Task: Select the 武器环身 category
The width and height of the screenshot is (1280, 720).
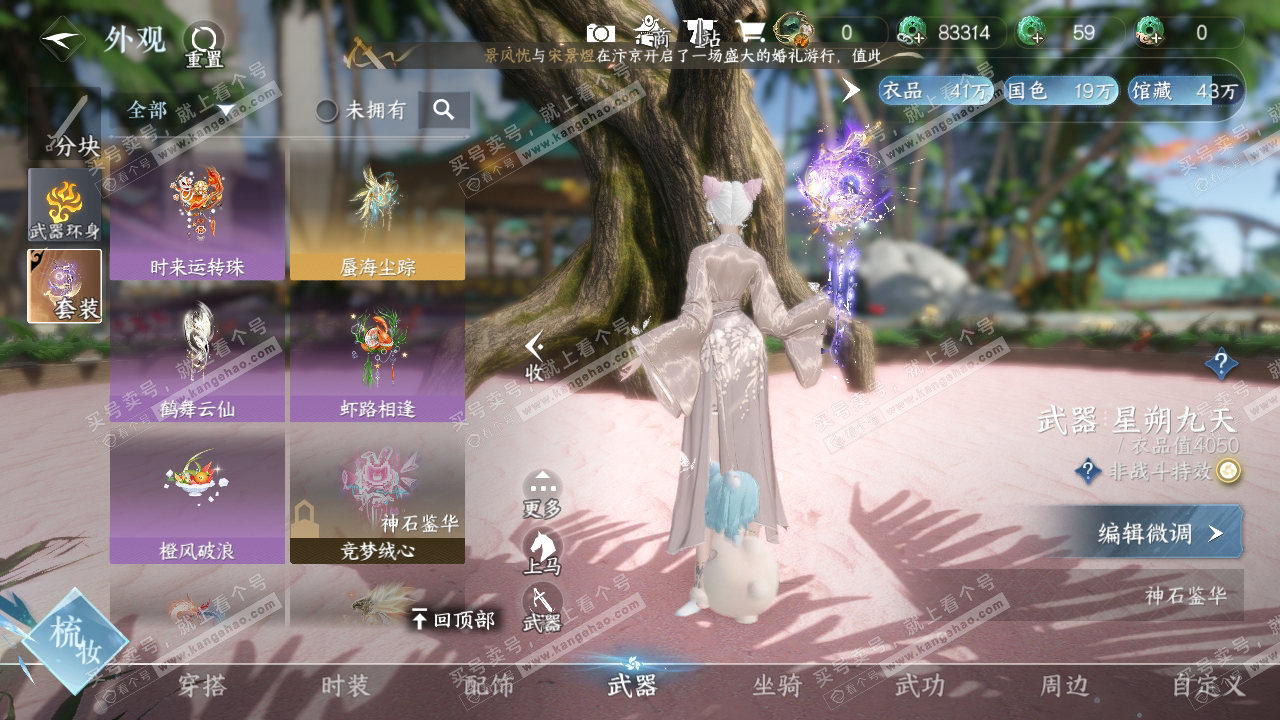Action: (65, 205)
